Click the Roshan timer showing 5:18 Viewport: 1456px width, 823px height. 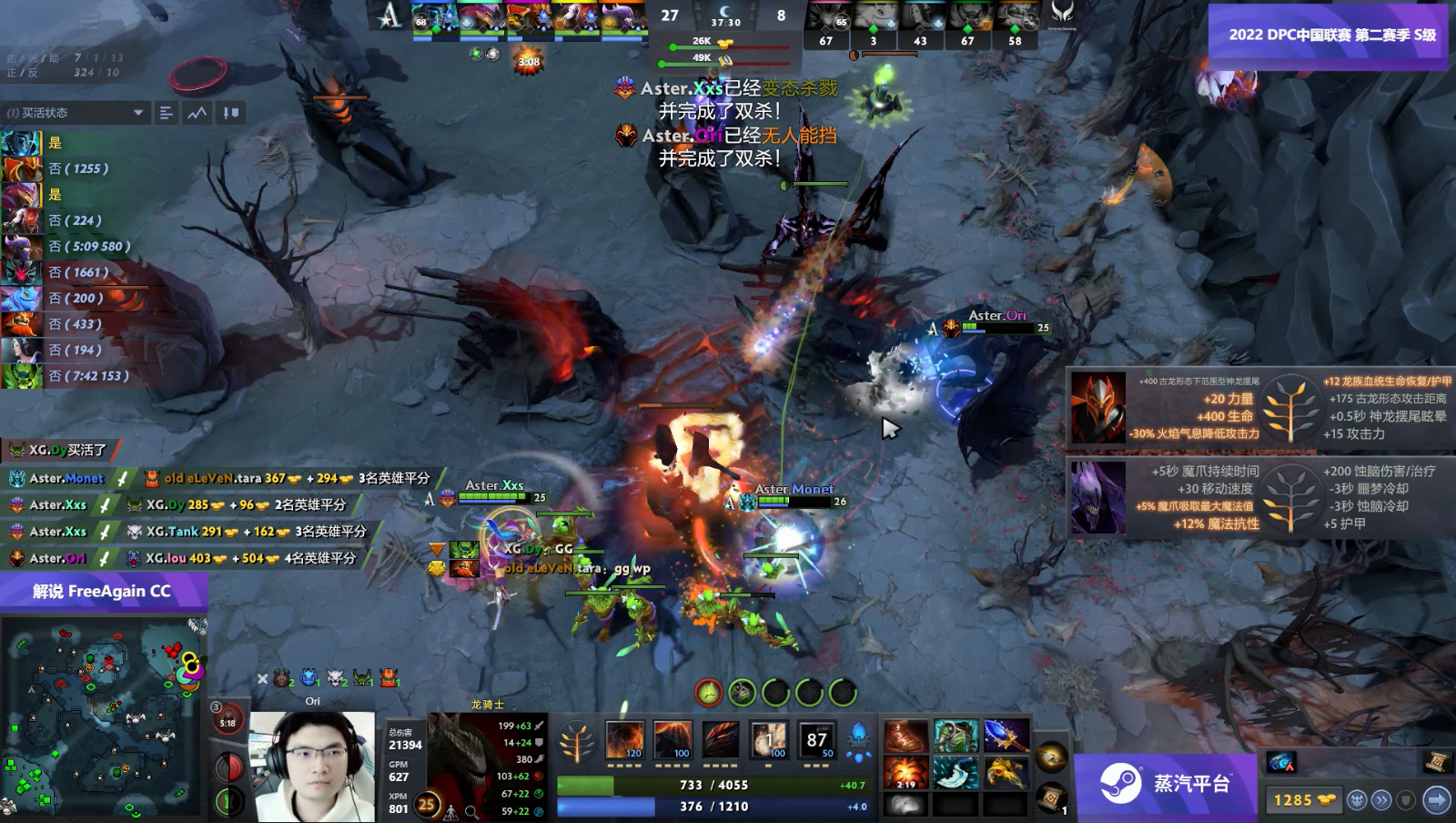point(227,719)
